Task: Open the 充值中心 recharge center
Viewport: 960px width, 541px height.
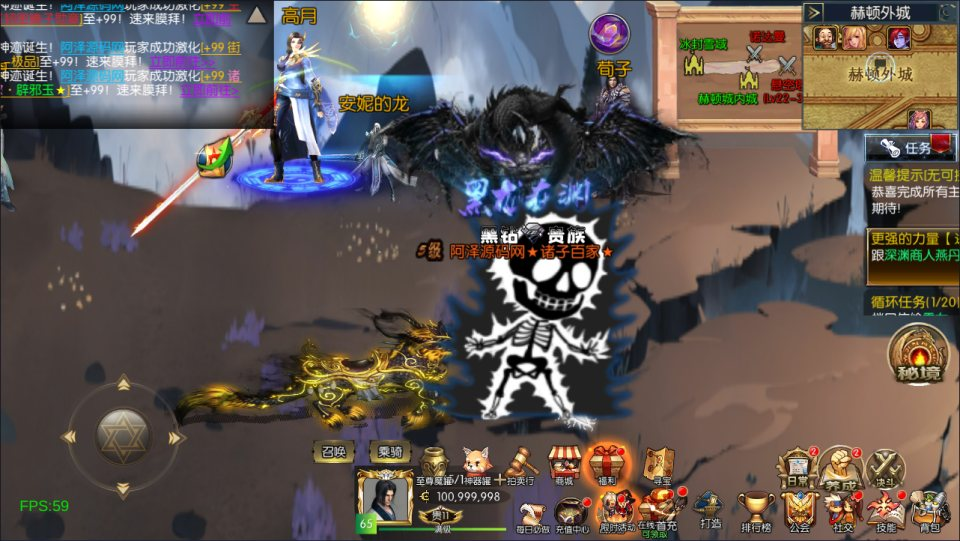Action: (x=573, y=511)
